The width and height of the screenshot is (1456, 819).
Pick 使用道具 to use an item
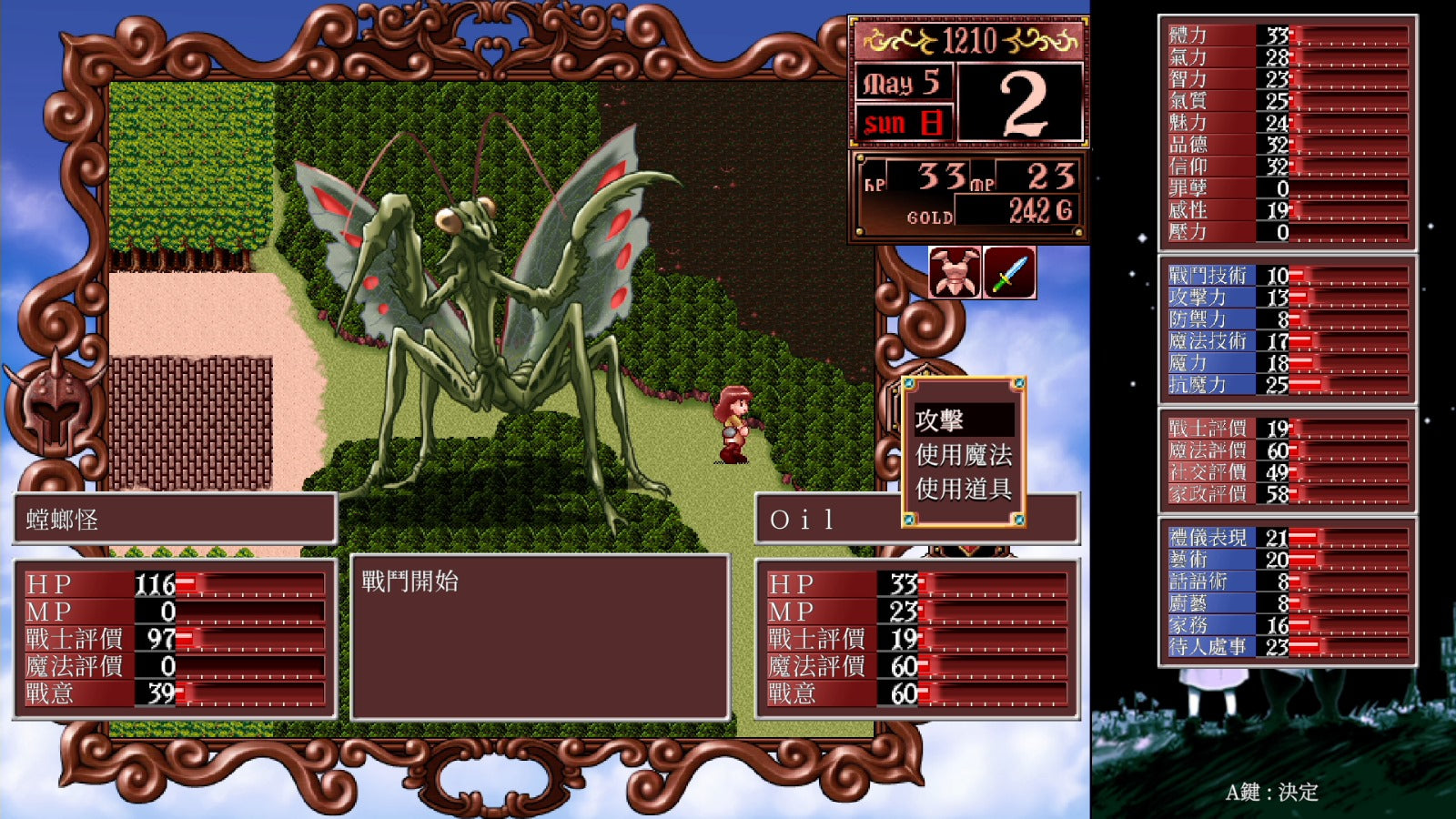pyautogui.click(x=963, y=490)
